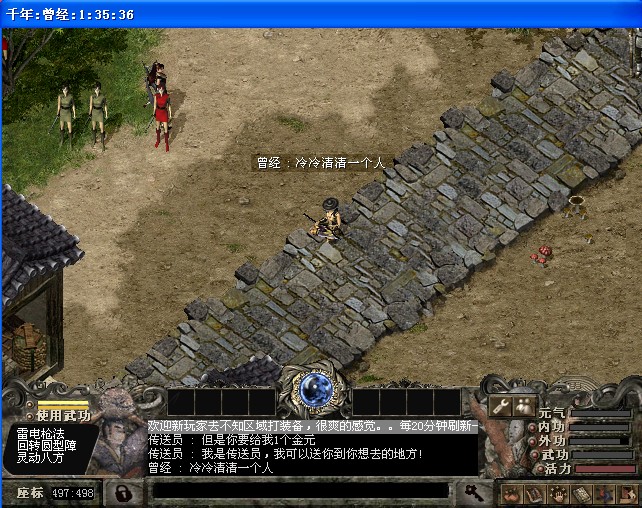This screenshot has width=642, height=508.
Task: Click the 千年 window title bar
Action: (320, 14)
